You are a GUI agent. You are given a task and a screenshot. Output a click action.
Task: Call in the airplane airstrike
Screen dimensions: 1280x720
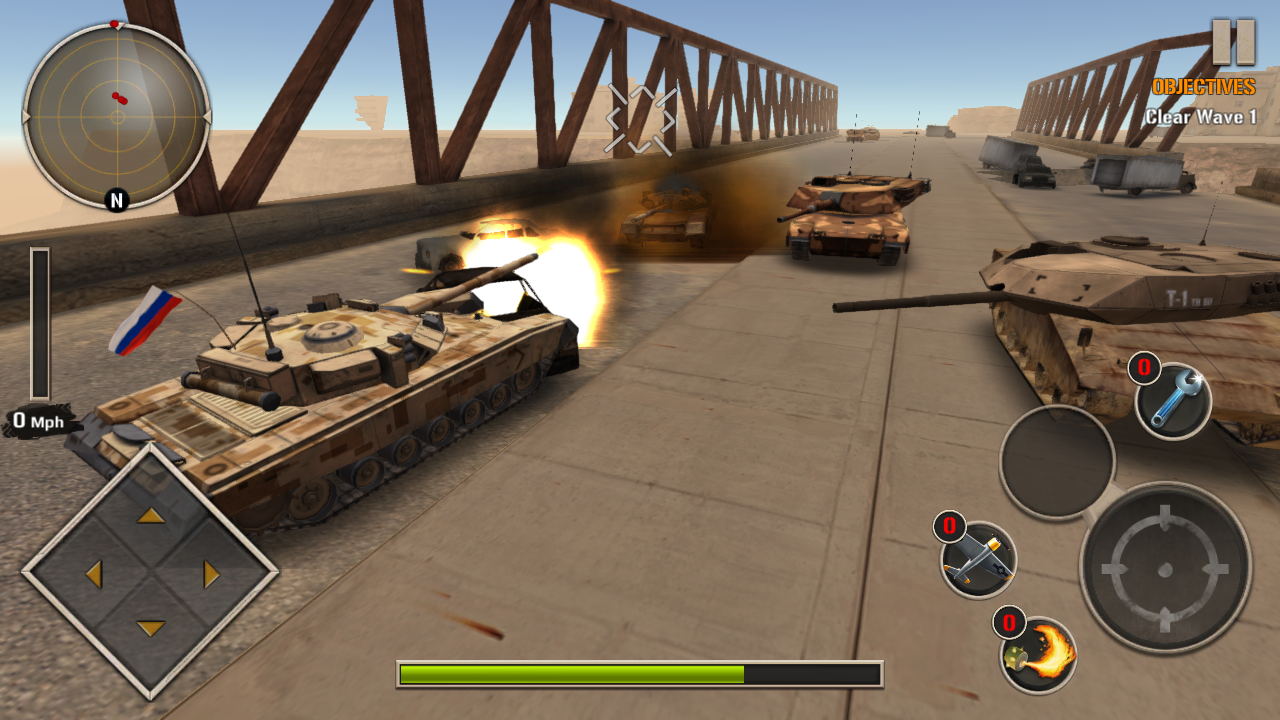[x=978, y=560]
